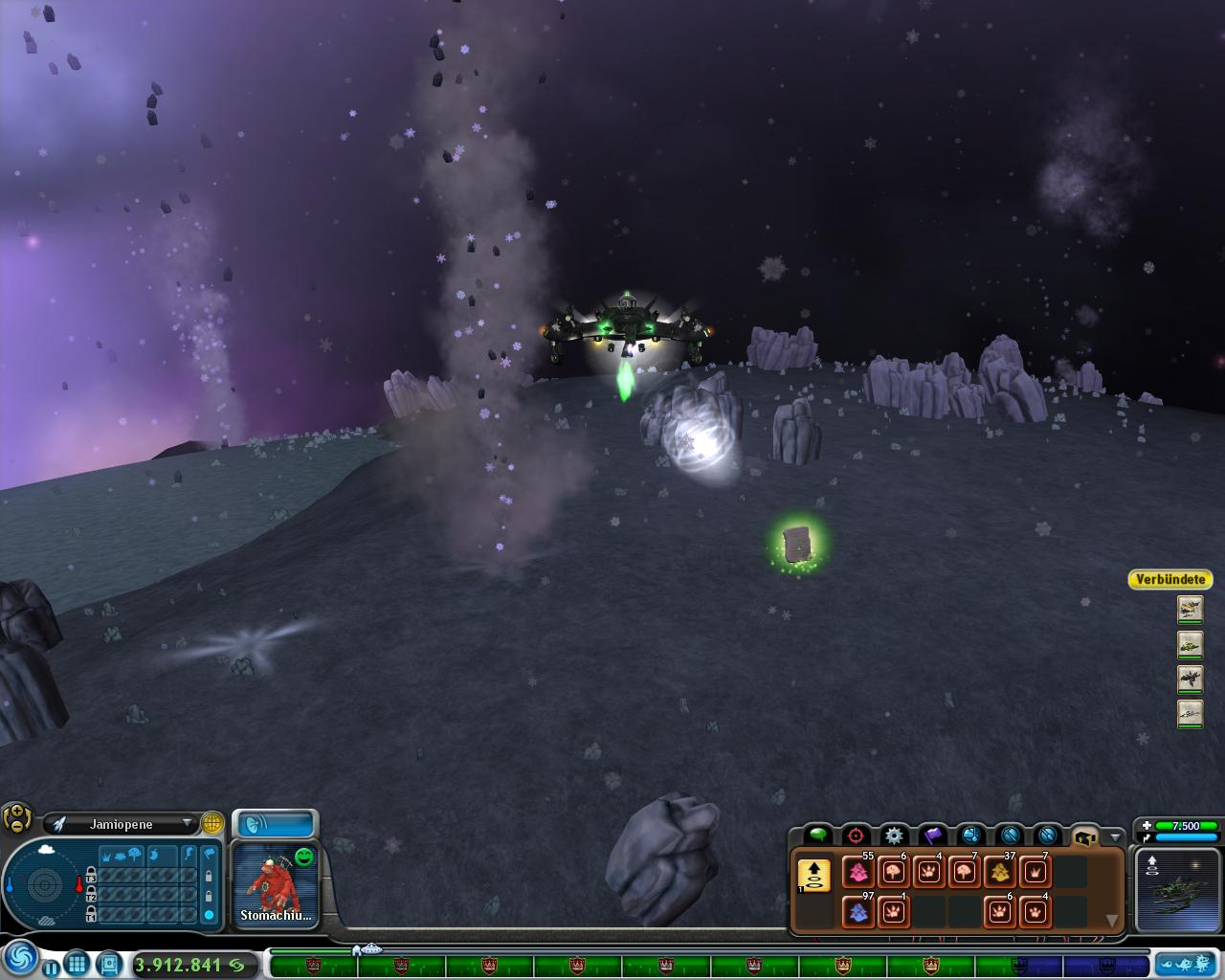Open the main Spore swirl menu
This screenshot has height=980, width=1225.
[20, 958]
